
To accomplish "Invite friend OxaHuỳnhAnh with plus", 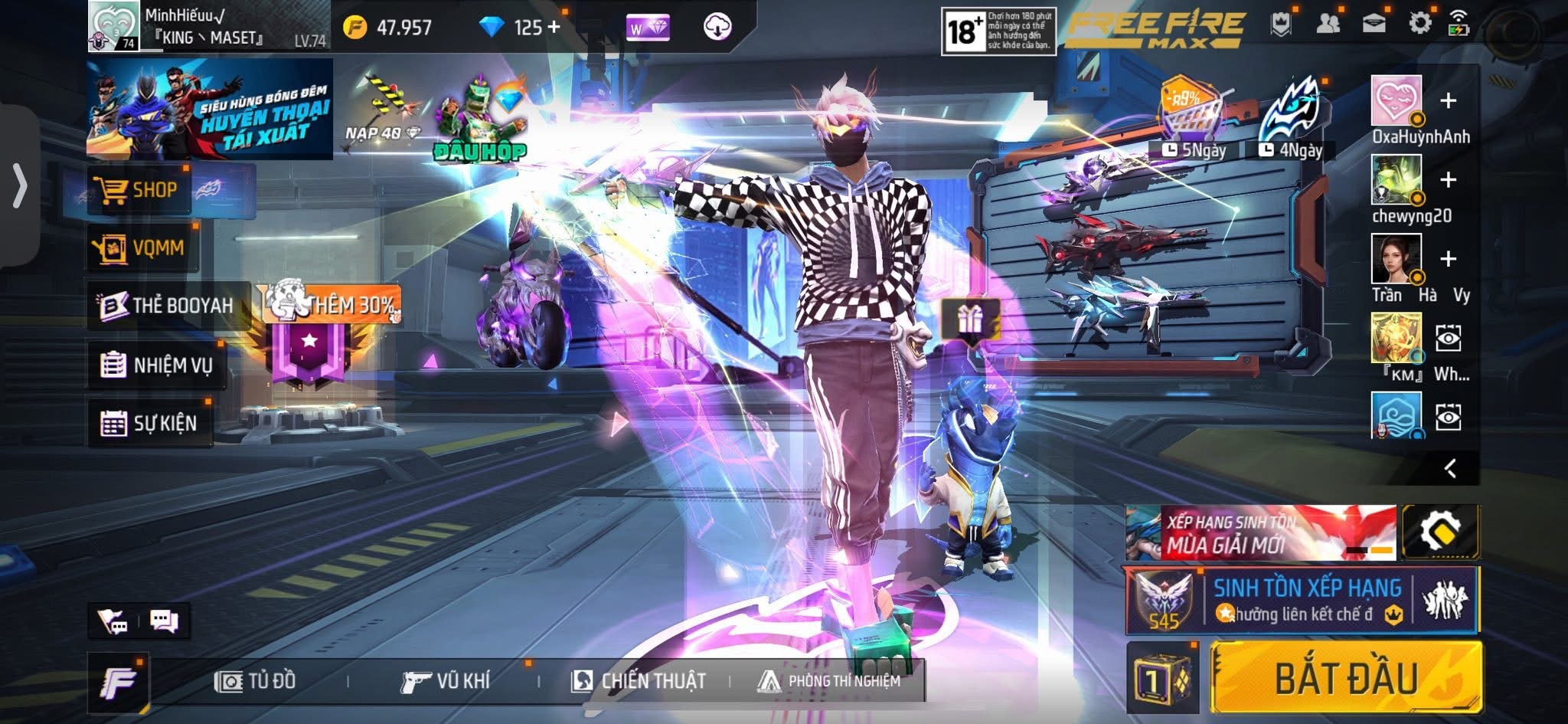I will pos(1448,101).
